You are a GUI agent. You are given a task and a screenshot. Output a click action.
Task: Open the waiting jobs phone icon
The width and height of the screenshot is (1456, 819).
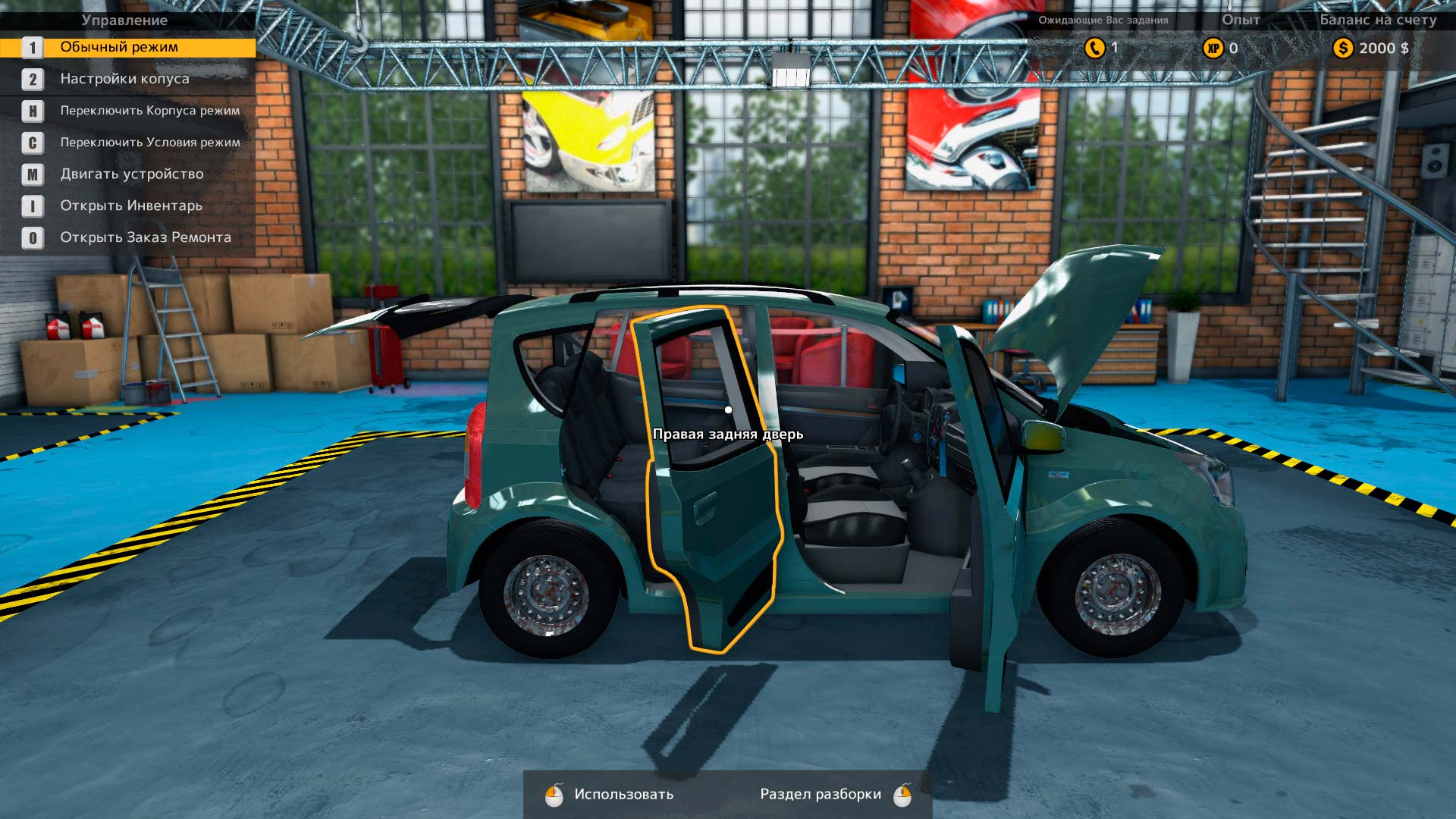pos(1094,48)
